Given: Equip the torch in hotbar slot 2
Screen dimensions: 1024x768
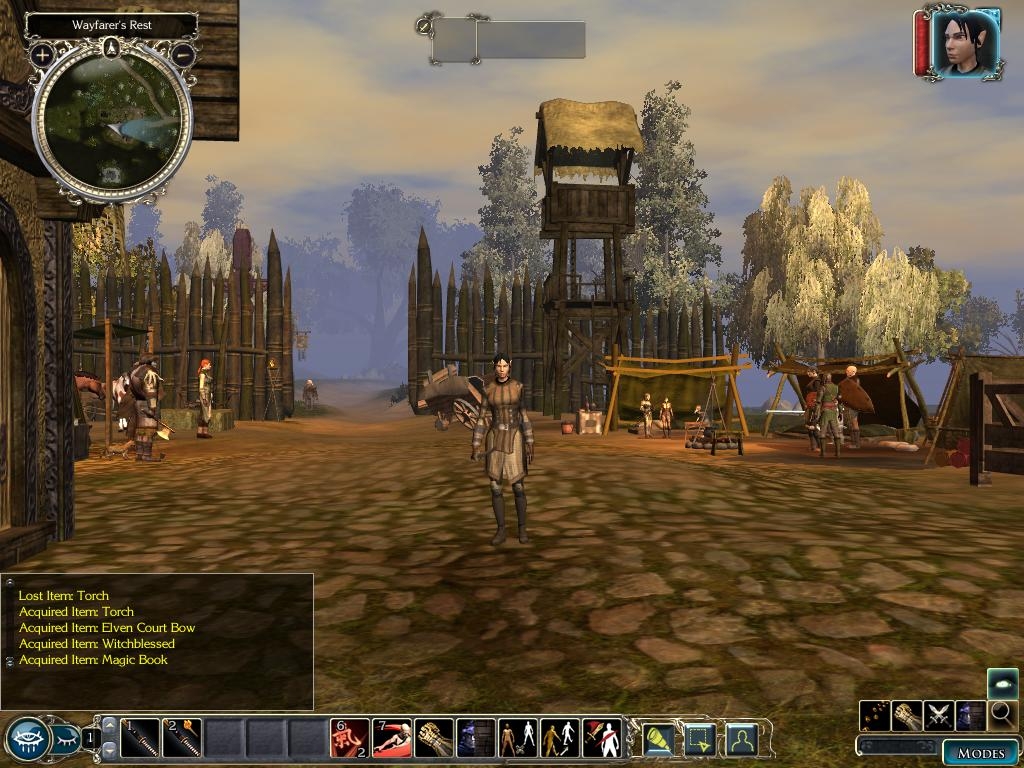Looking at the screenshot, I should tap(183, 738).
